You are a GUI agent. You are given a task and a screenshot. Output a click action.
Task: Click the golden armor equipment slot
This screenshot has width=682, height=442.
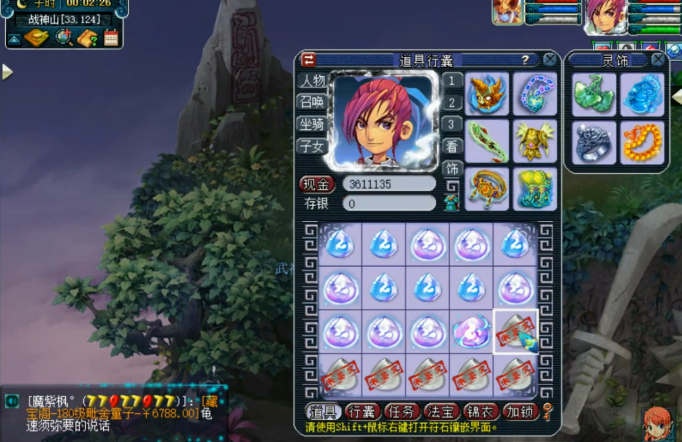point(535,140)
